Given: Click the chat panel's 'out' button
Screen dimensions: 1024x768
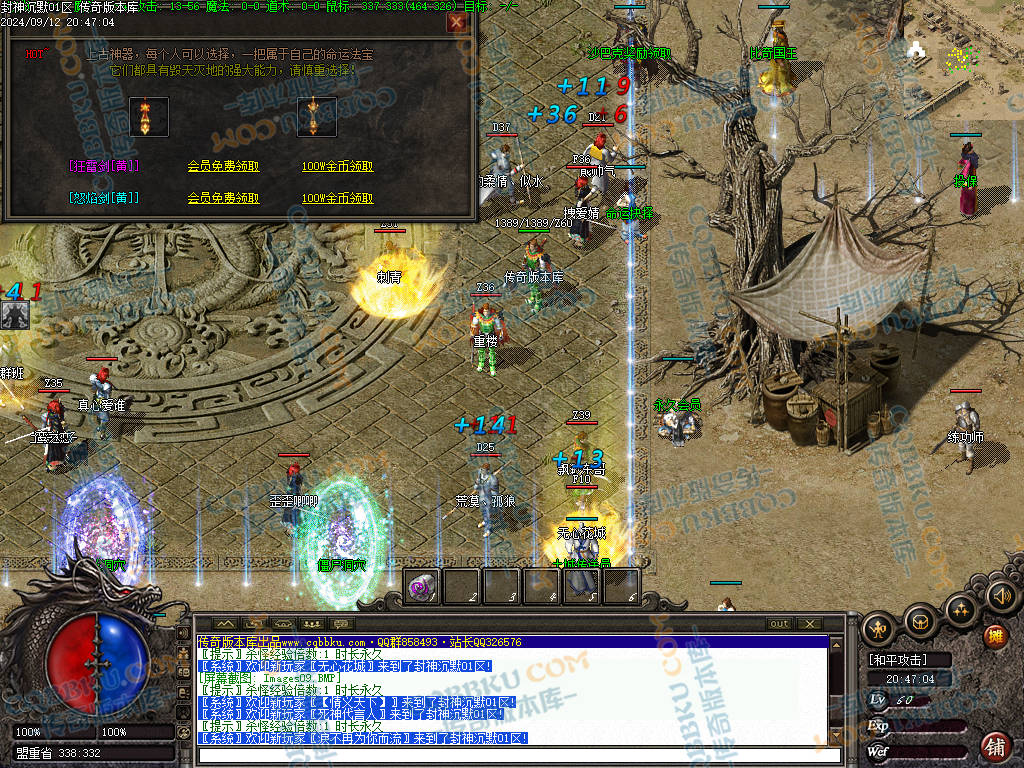Looking at the screenshot, I should tap(778, 624).
